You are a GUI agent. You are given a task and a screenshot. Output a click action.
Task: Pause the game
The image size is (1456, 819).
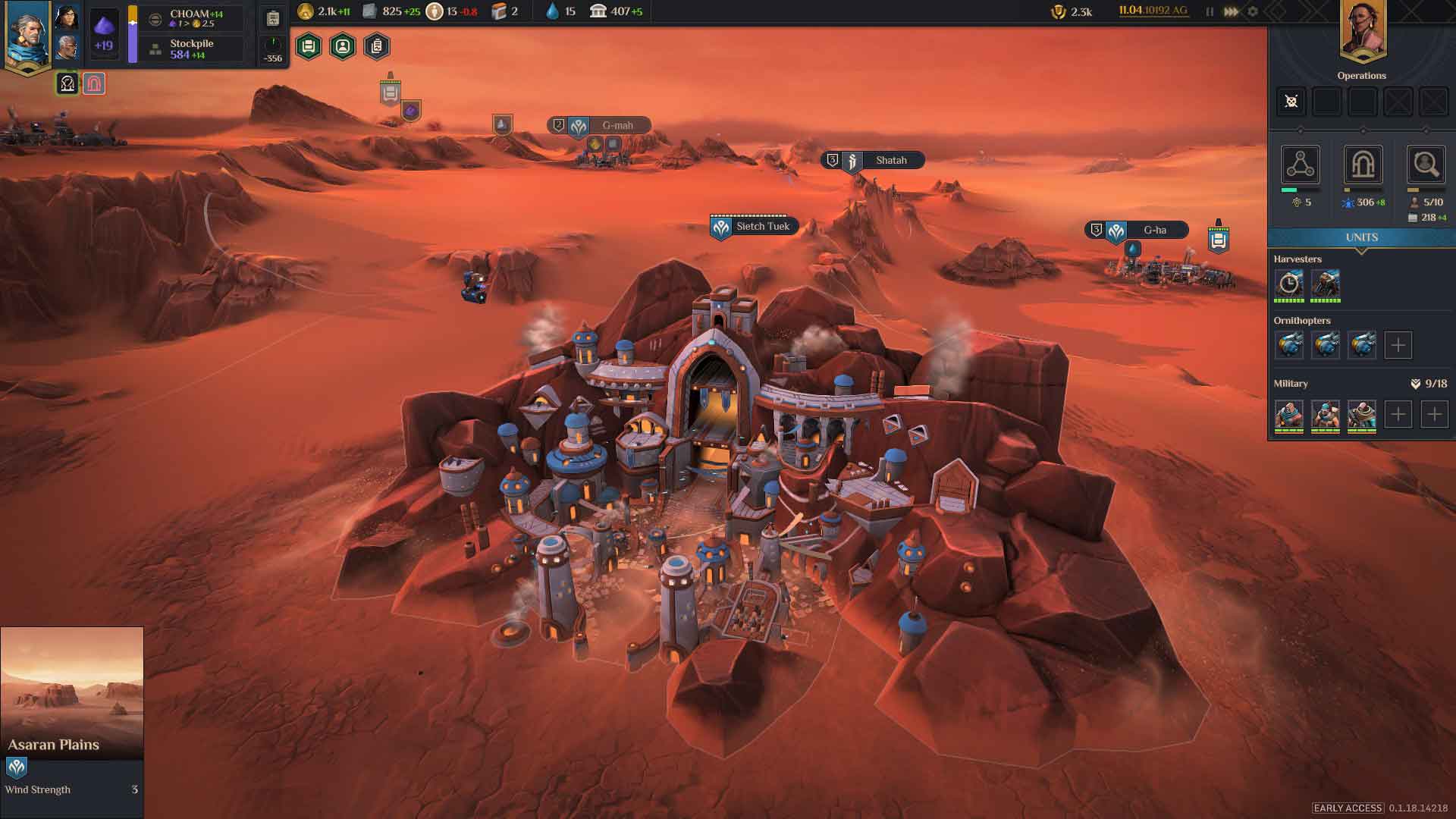pos(1210,11)
